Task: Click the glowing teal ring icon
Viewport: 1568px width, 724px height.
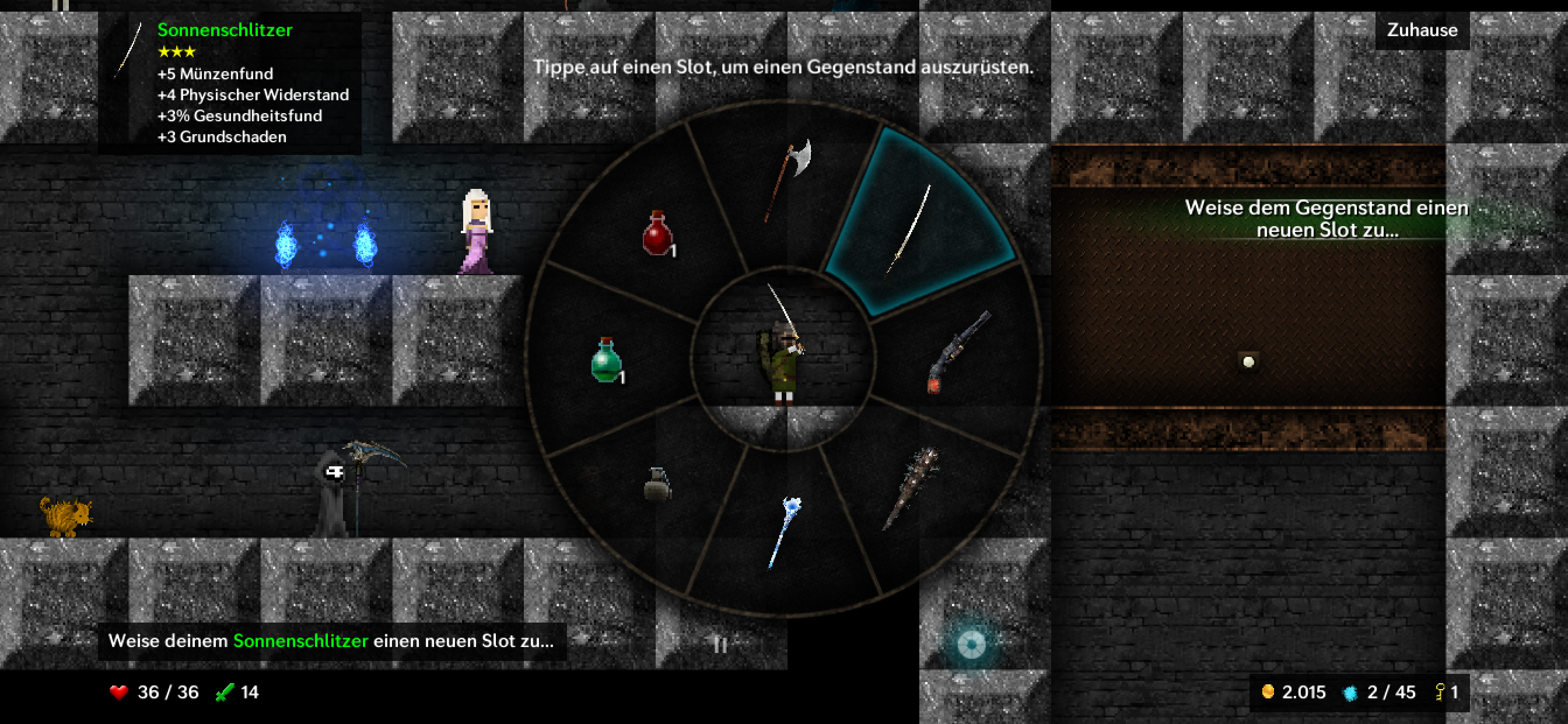Action: tap(971, 644)
